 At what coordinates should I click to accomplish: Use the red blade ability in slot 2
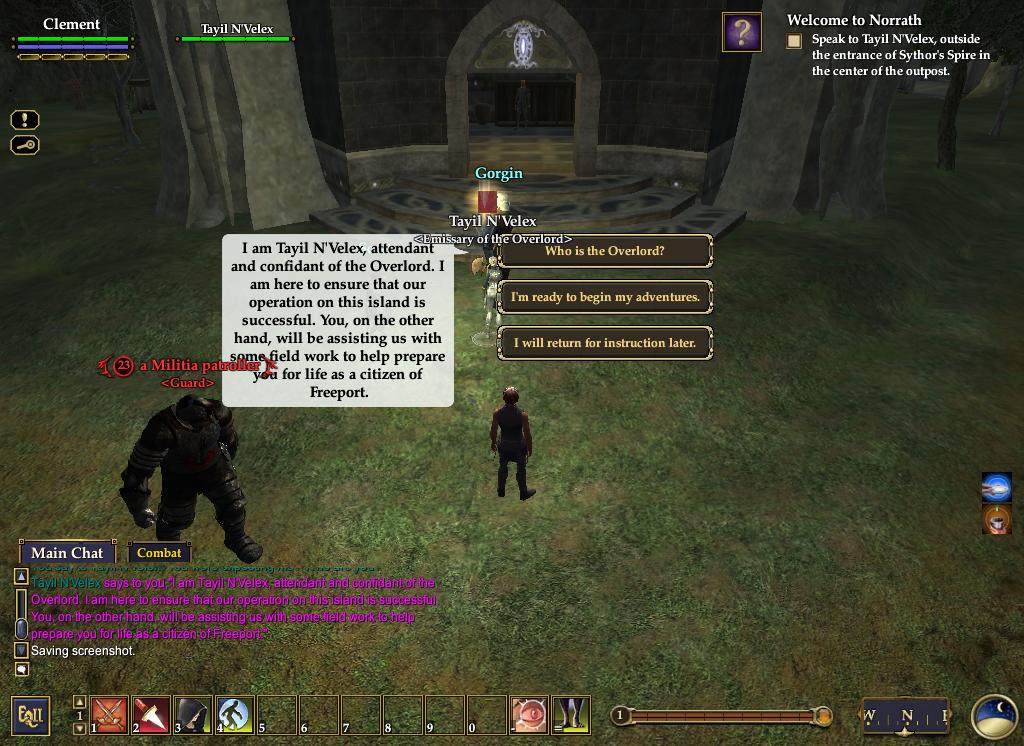pyautogui.click(x=151, y=715)
